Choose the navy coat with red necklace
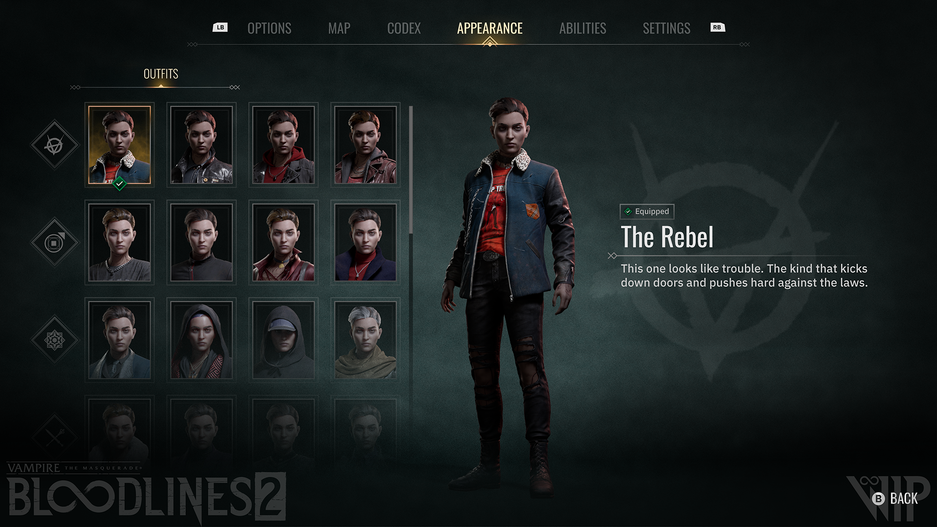The height and width of the screenshot is (527, 937). (x=365, y=242)
